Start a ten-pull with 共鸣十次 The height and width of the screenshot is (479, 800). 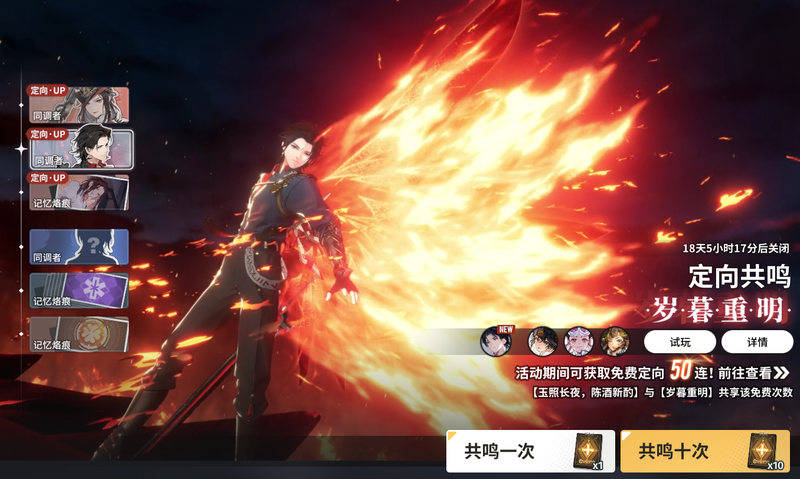(x=704, y=451)
